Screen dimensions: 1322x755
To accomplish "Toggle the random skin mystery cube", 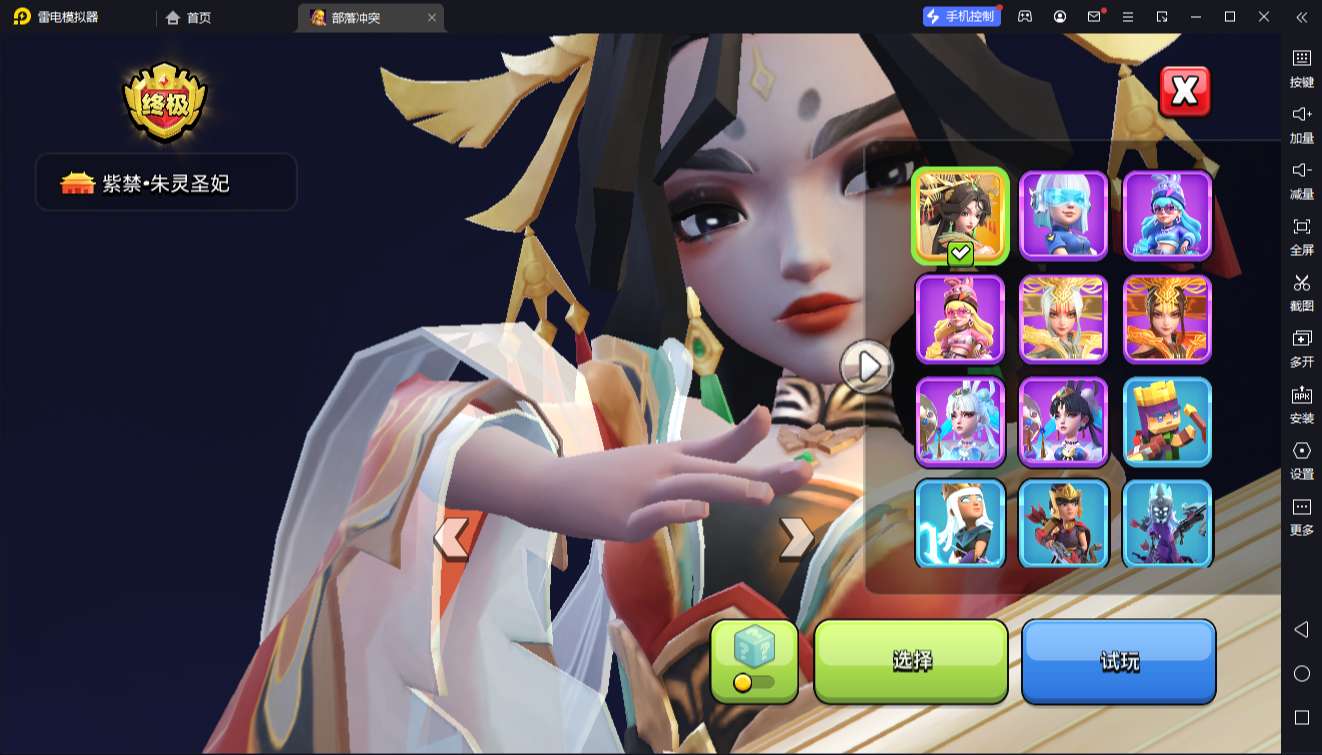I will 754,660.
